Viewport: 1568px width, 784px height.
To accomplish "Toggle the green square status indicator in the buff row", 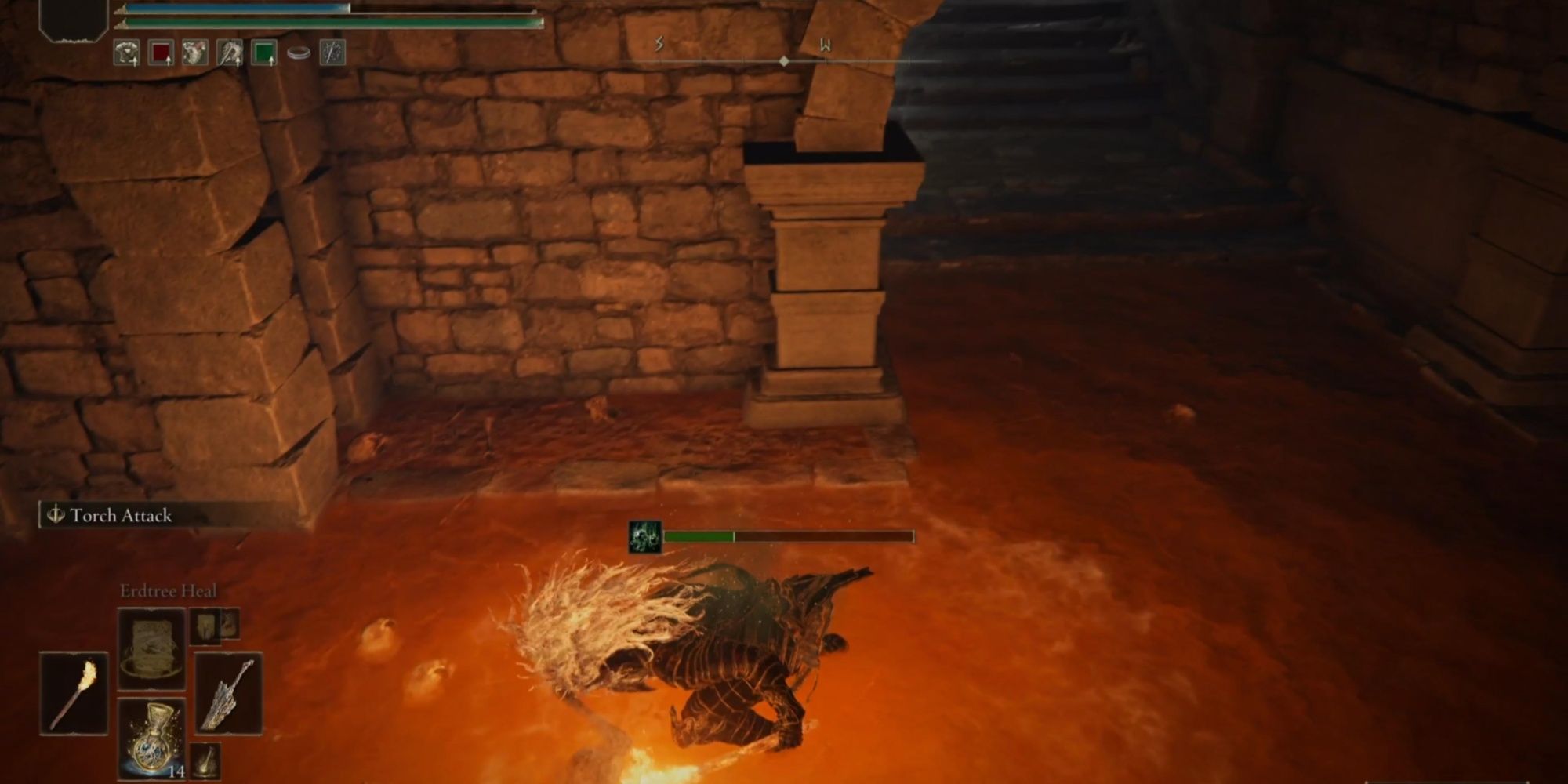I will pos(265,52).
